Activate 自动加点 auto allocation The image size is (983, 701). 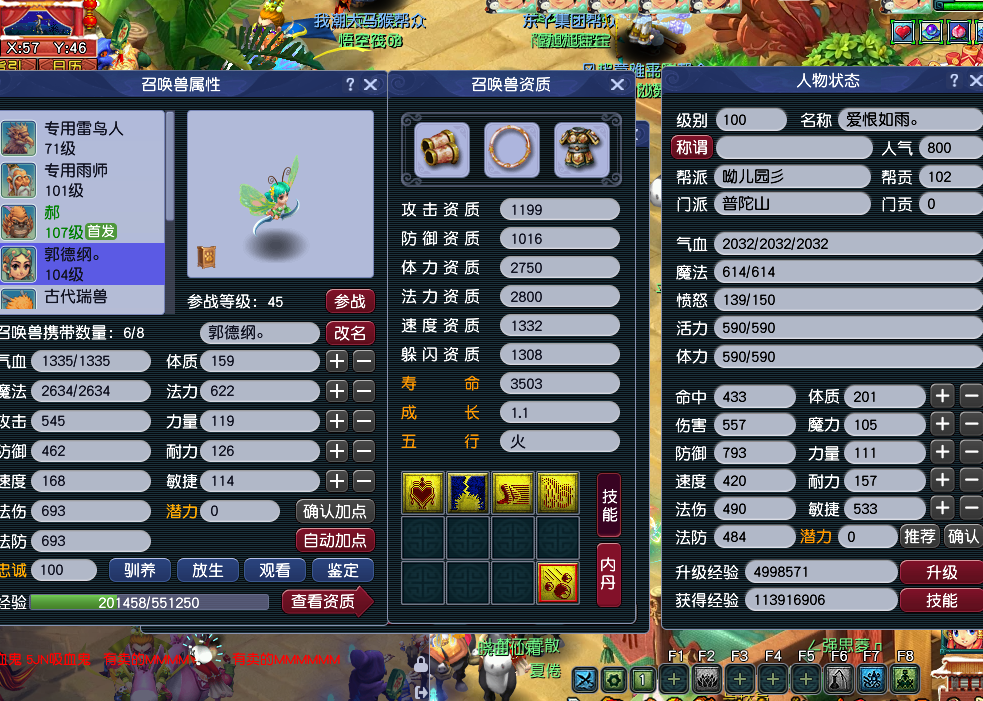335,540
